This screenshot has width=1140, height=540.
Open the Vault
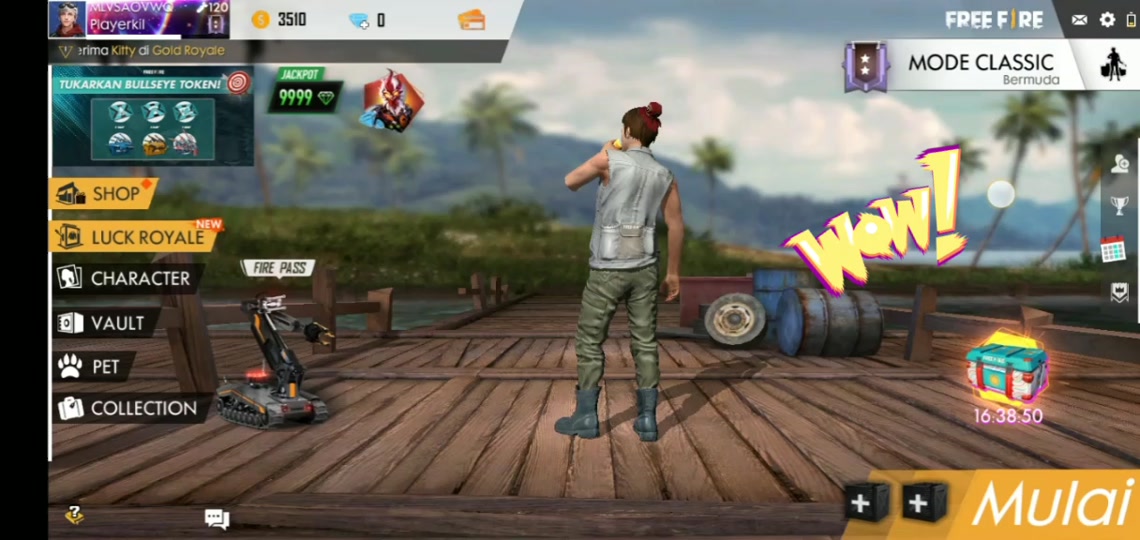pyautogui.click(x=104, y=323)
